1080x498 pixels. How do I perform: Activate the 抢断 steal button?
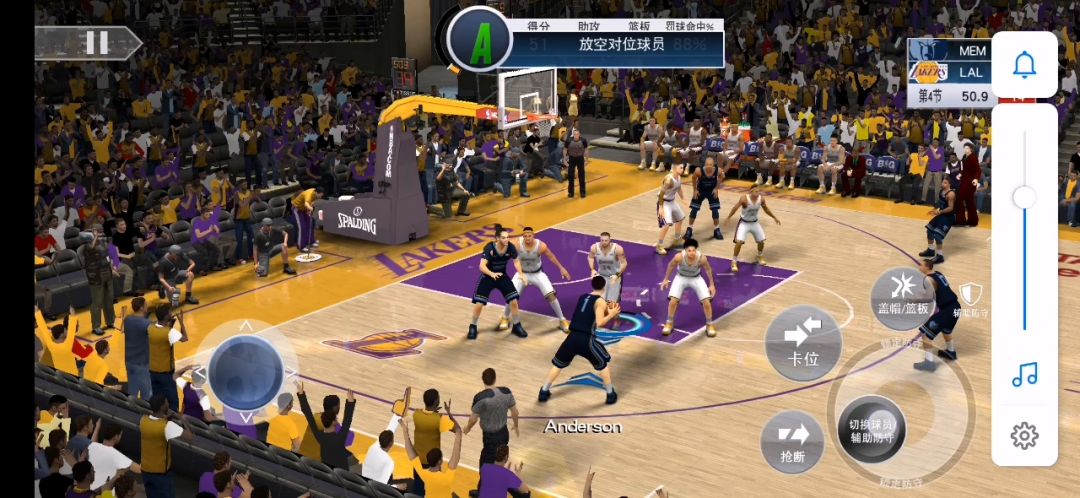coord(792,441)
